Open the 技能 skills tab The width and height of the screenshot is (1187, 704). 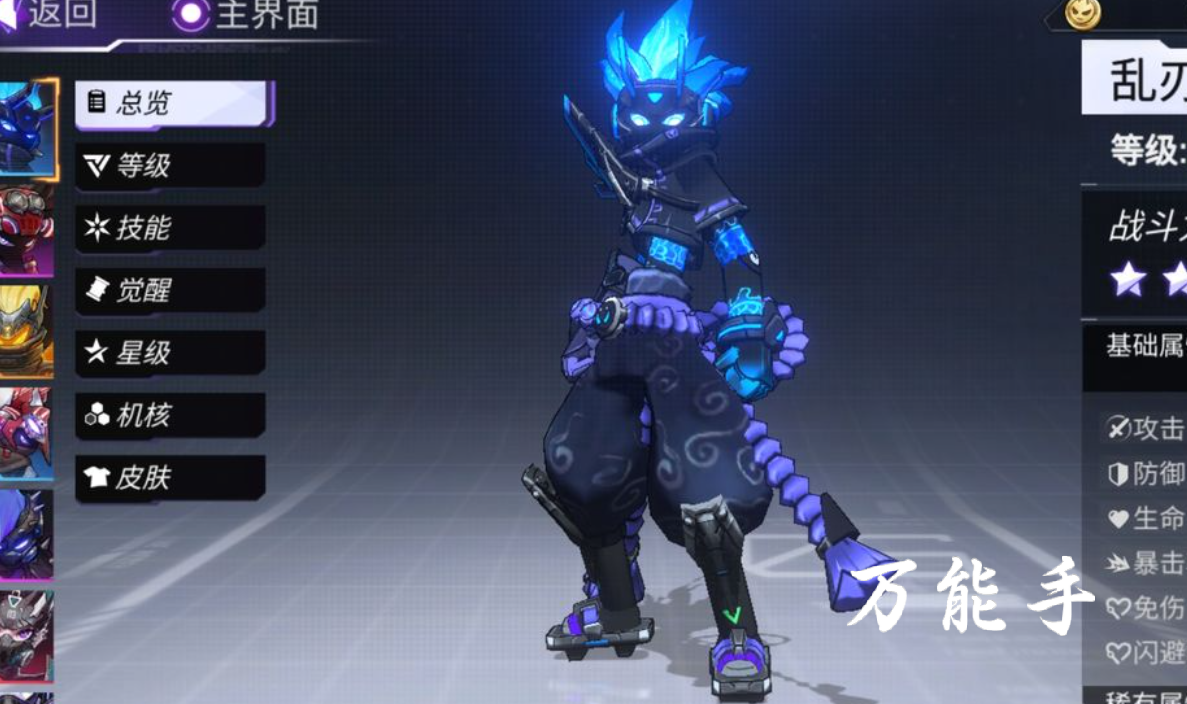click(x=170, y=228)
